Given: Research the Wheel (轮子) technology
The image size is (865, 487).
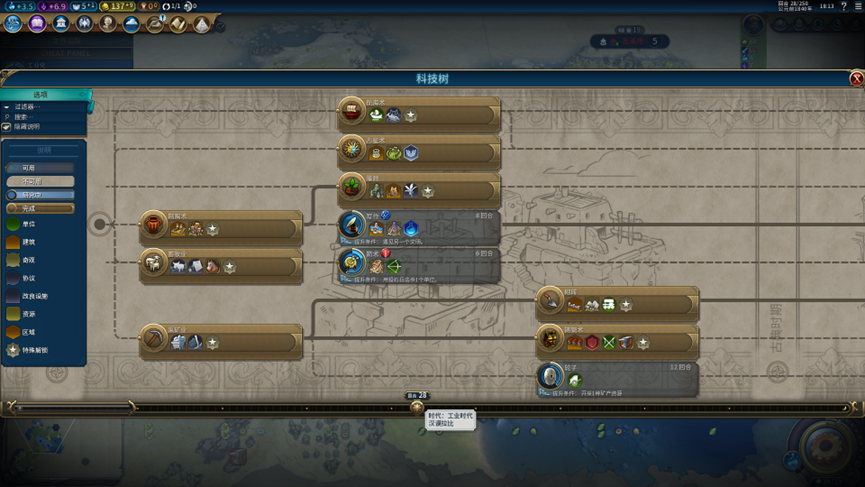Looking at the screenshot, I should pyautogui.click(x=616, y=378).
